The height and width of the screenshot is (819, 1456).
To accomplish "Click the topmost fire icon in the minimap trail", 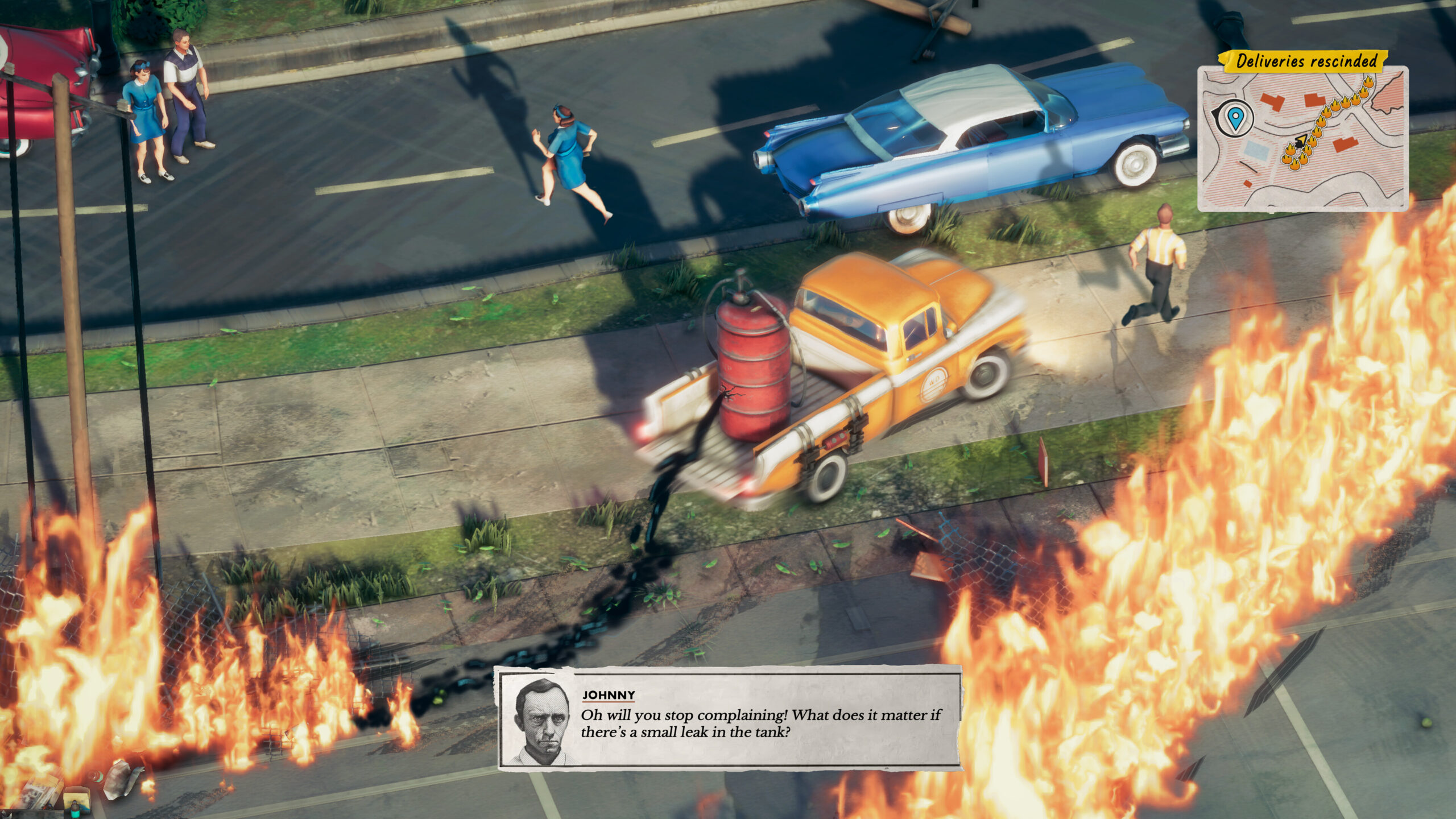I will coord(1368,82).
